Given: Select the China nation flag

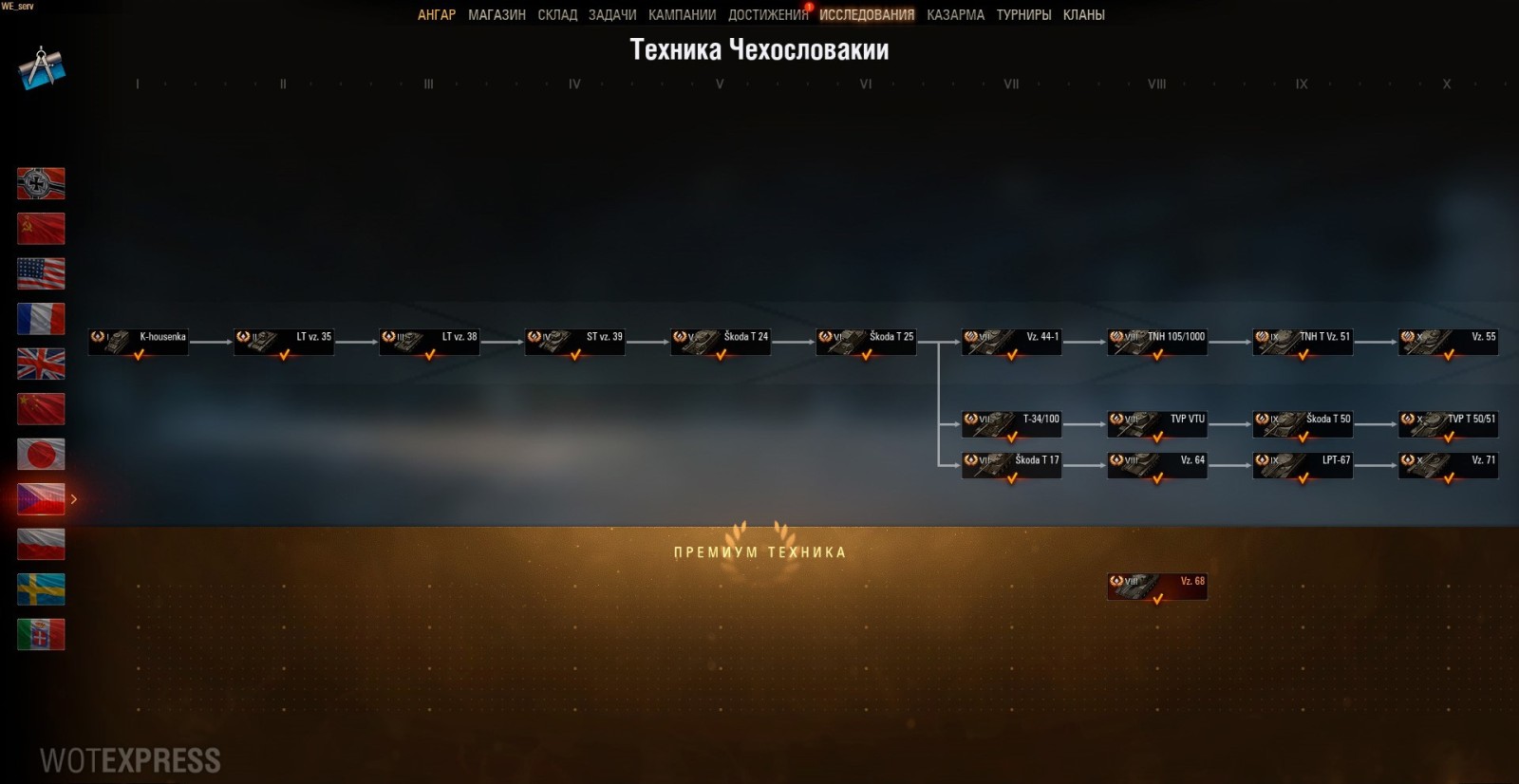Looking at the screenshot, I should 41,409.
